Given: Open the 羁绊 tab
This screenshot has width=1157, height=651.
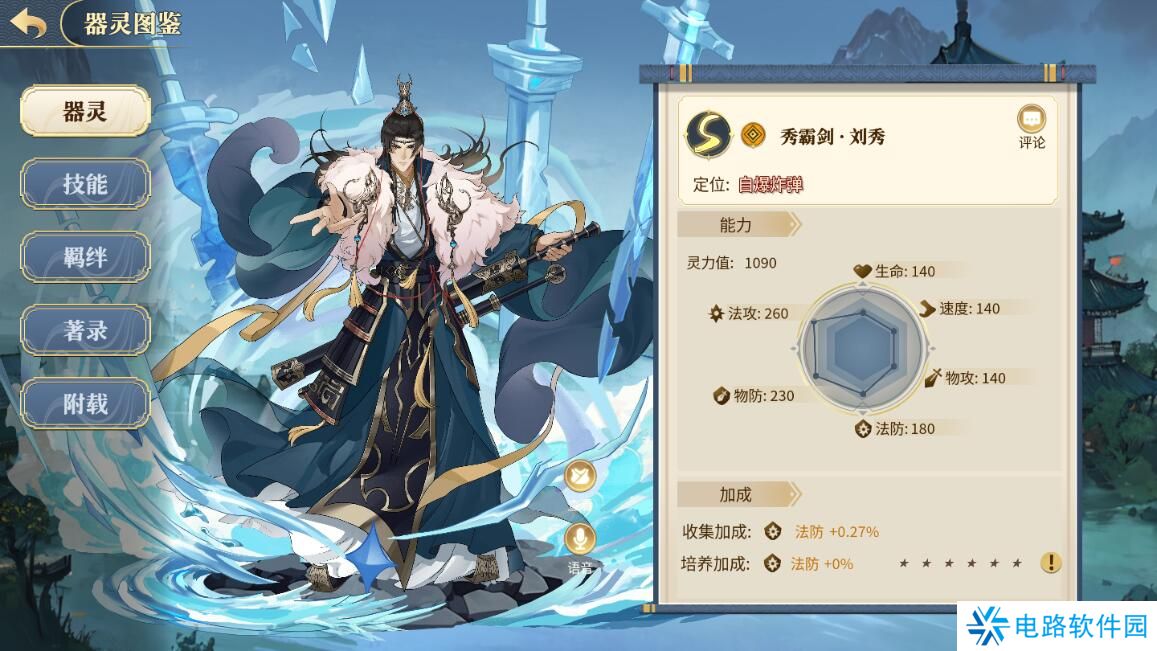Looking at the screenshot, I should (x=85, y=257).
